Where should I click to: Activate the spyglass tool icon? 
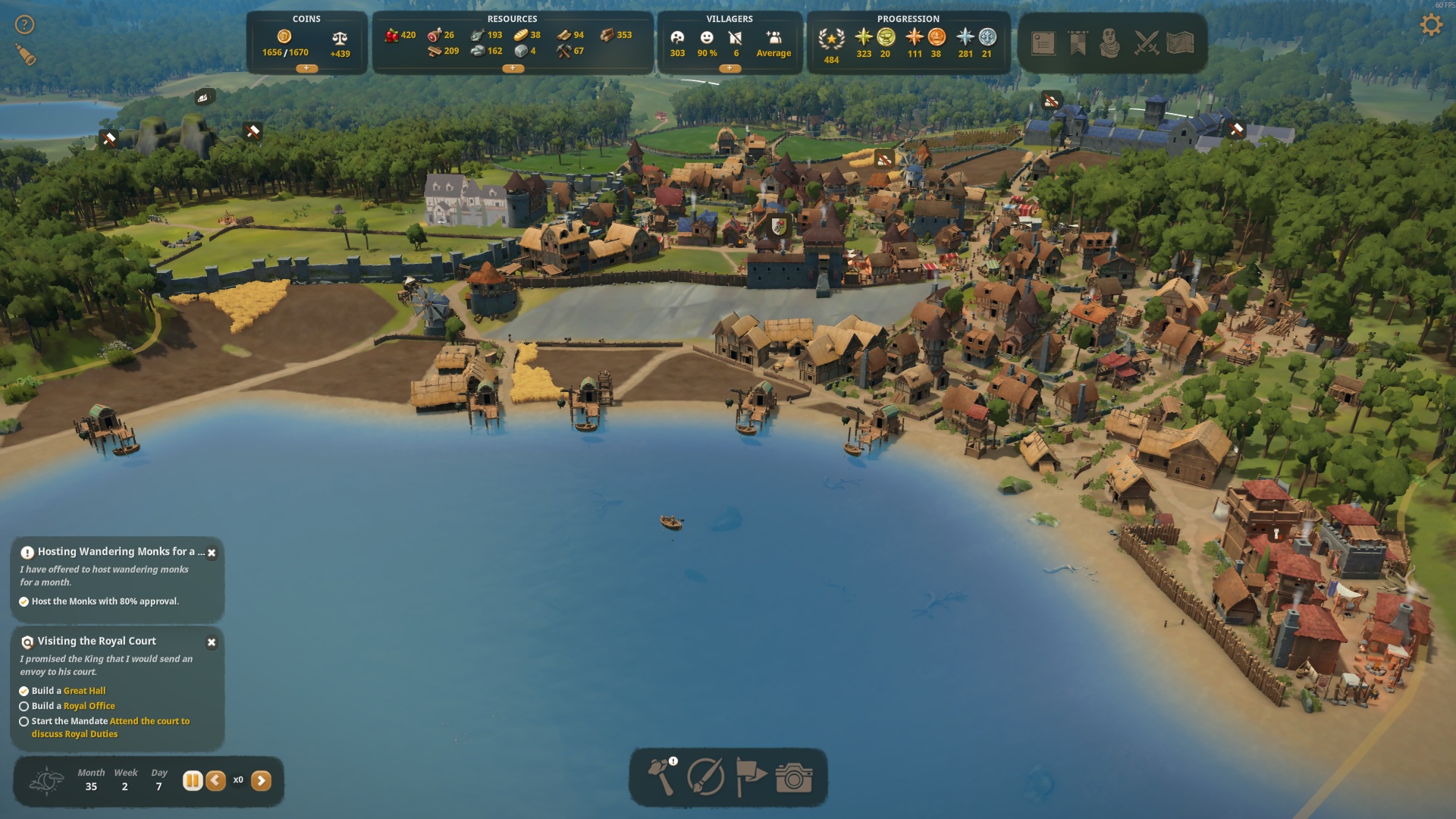point(25,55)
